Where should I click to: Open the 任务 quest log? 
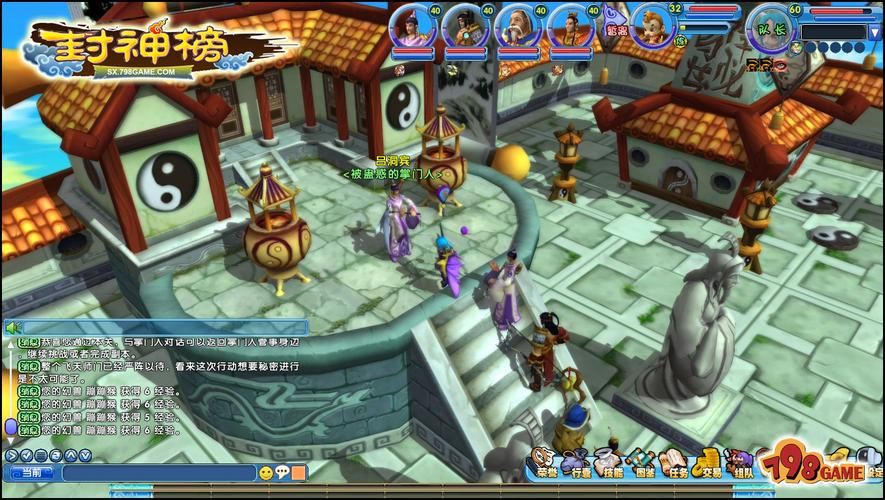click(x=677, y=461)
